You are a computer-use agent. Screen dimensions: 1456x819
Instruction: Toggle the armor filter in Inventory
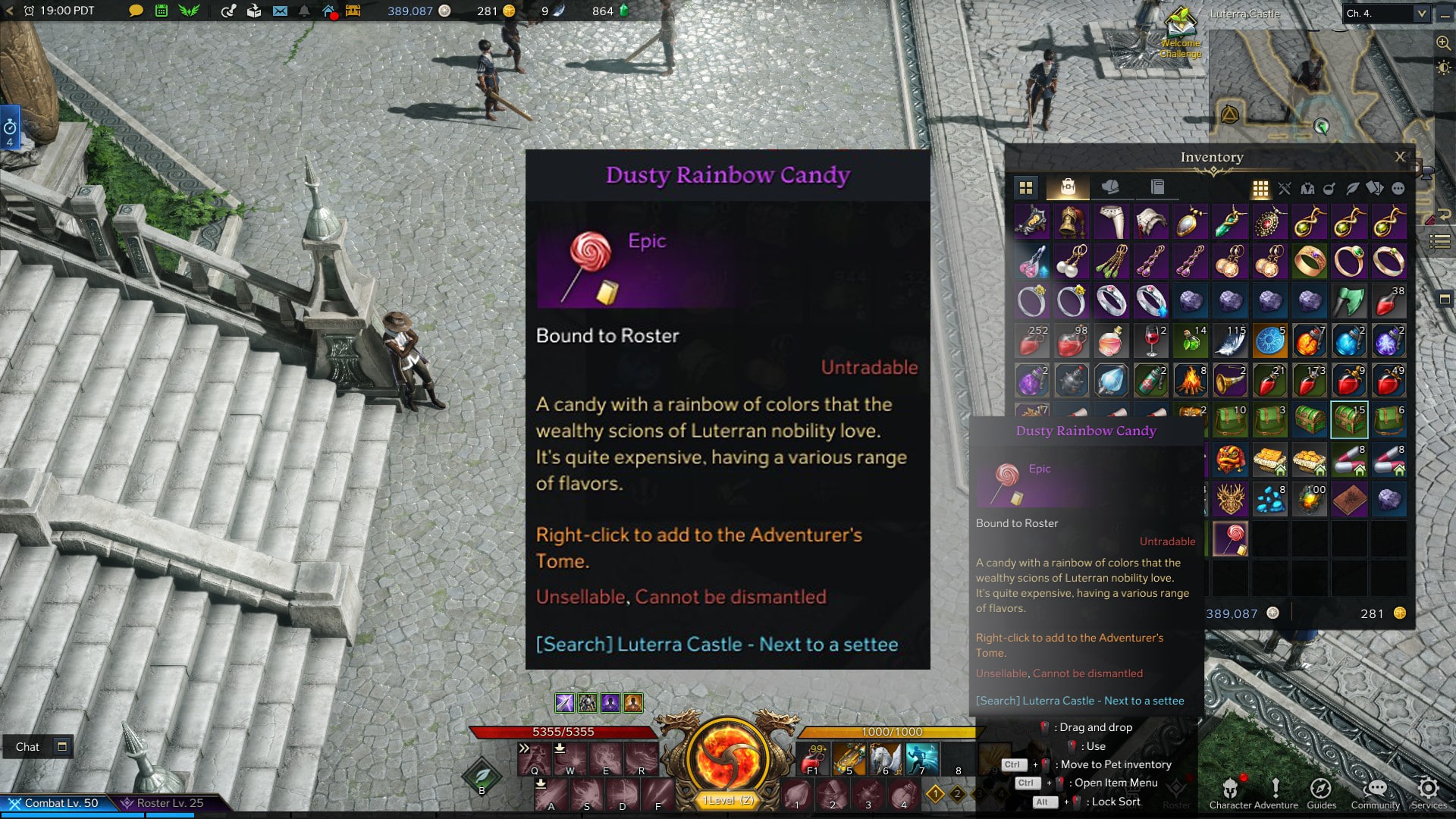coord(1308,188)
